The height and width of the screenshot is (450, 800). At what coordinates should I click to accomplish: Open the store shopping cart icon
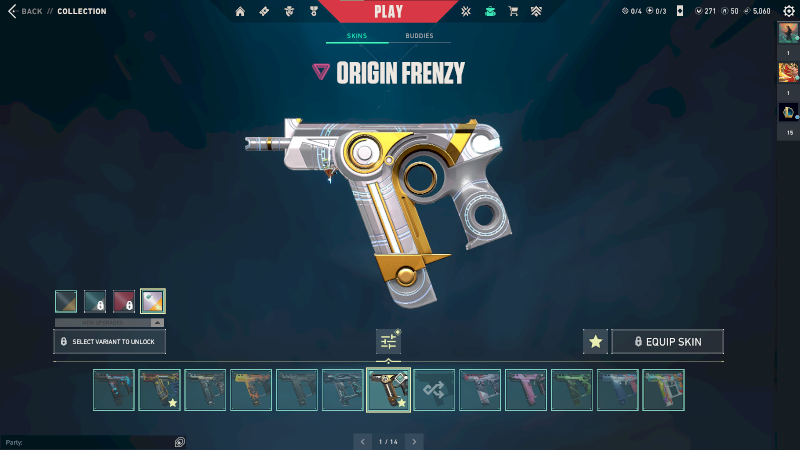[513, 11]
